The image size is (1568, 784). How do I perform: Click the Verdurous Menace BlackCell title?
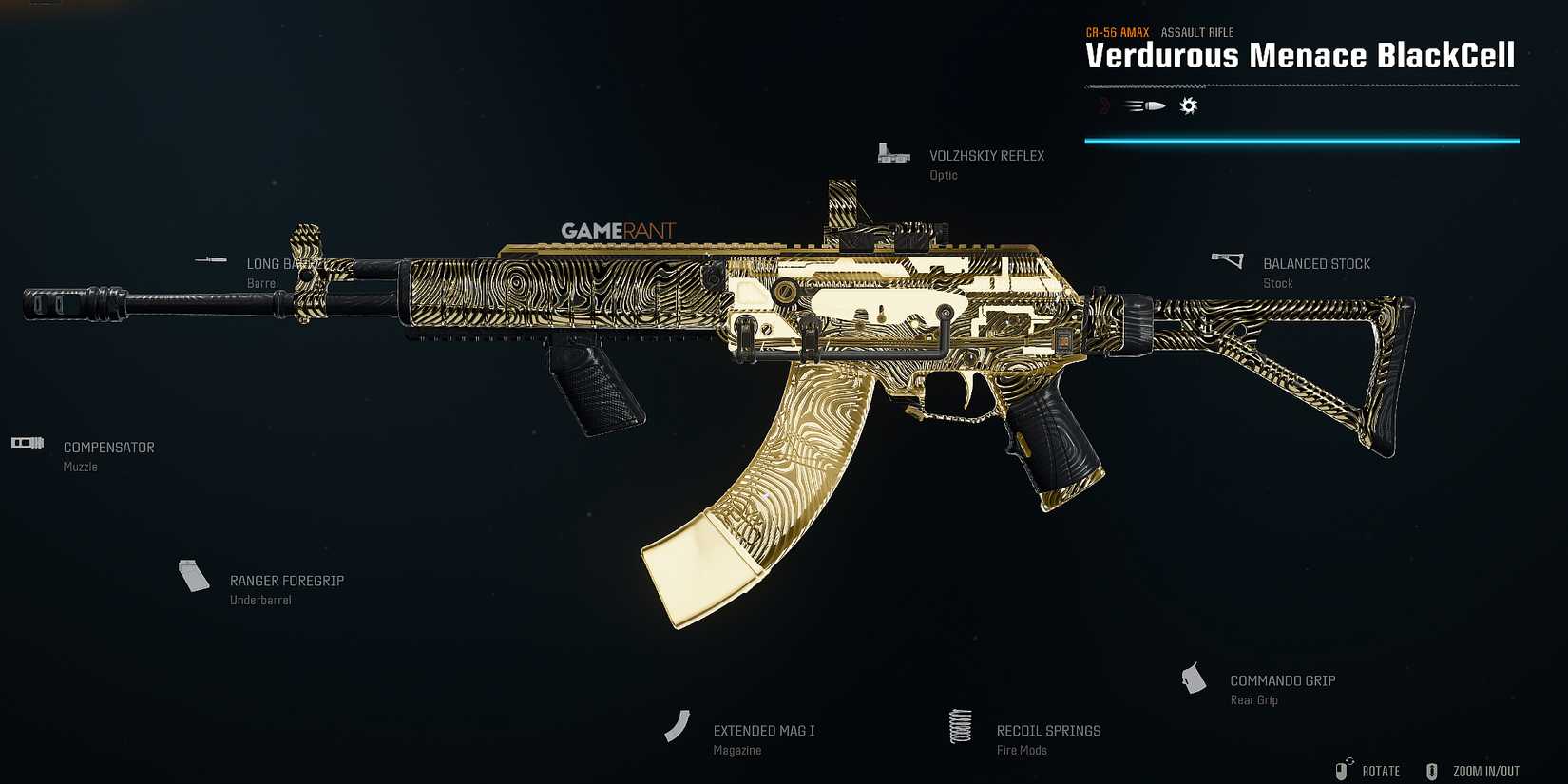1300,55
